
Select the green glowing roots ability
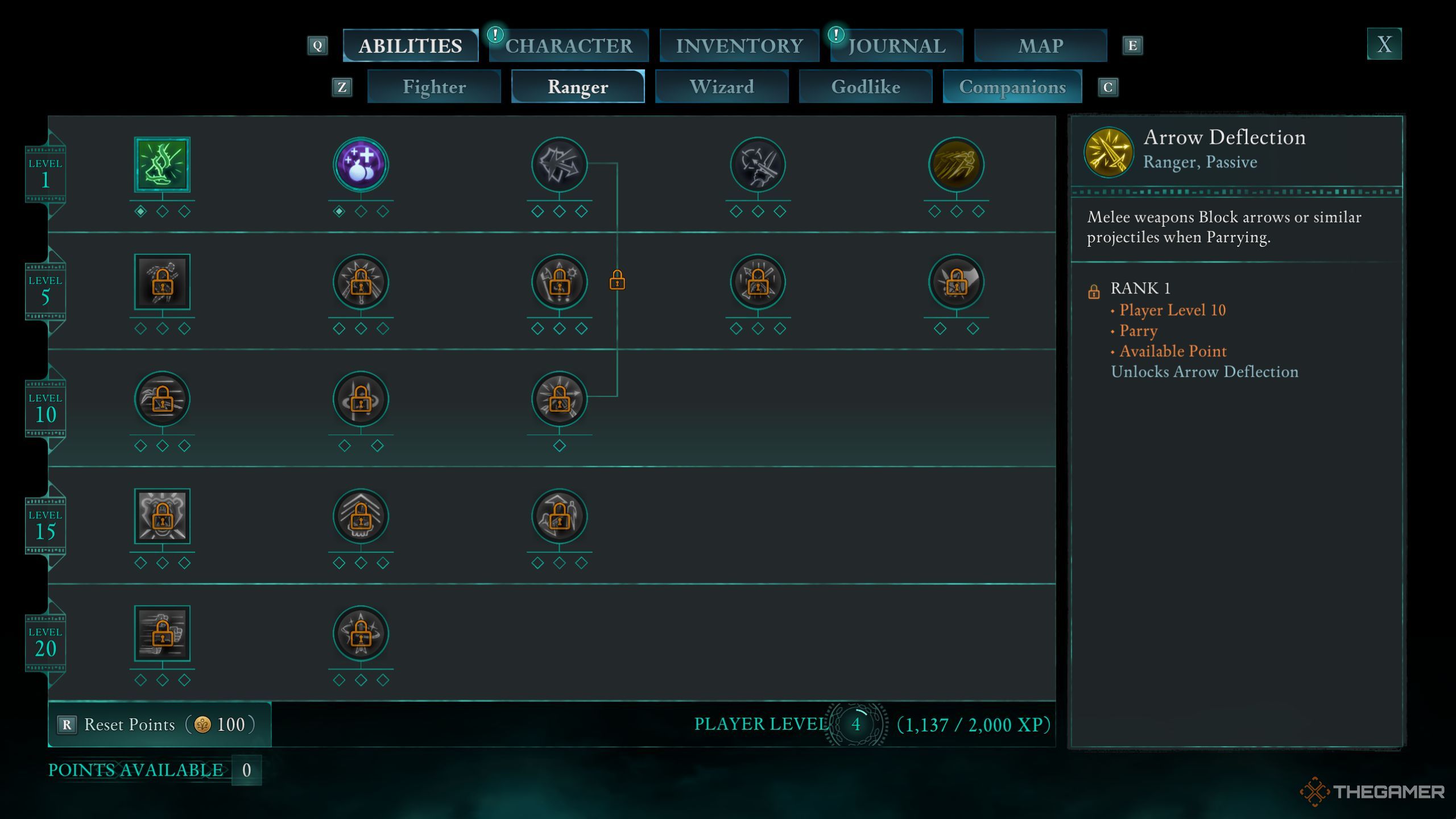162,164
